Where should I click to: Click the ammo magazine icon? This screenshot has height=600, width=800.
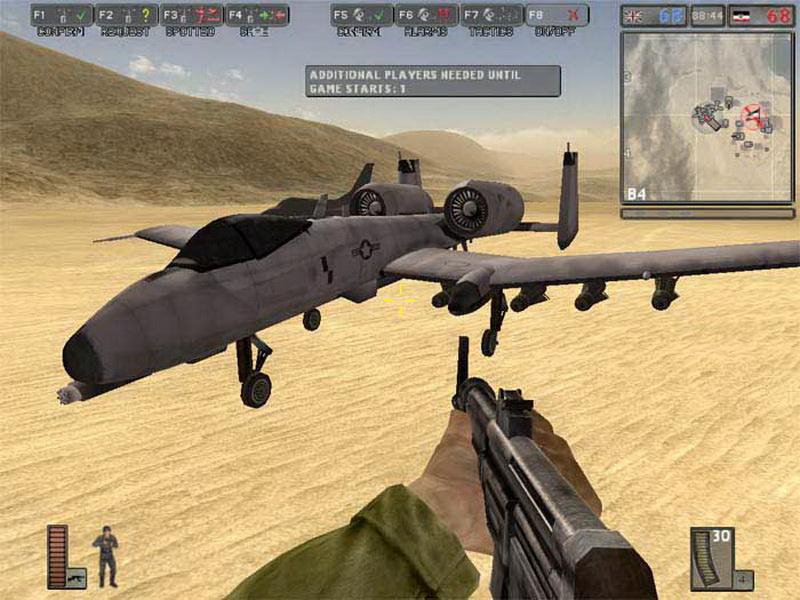click(x=709, y=559)
